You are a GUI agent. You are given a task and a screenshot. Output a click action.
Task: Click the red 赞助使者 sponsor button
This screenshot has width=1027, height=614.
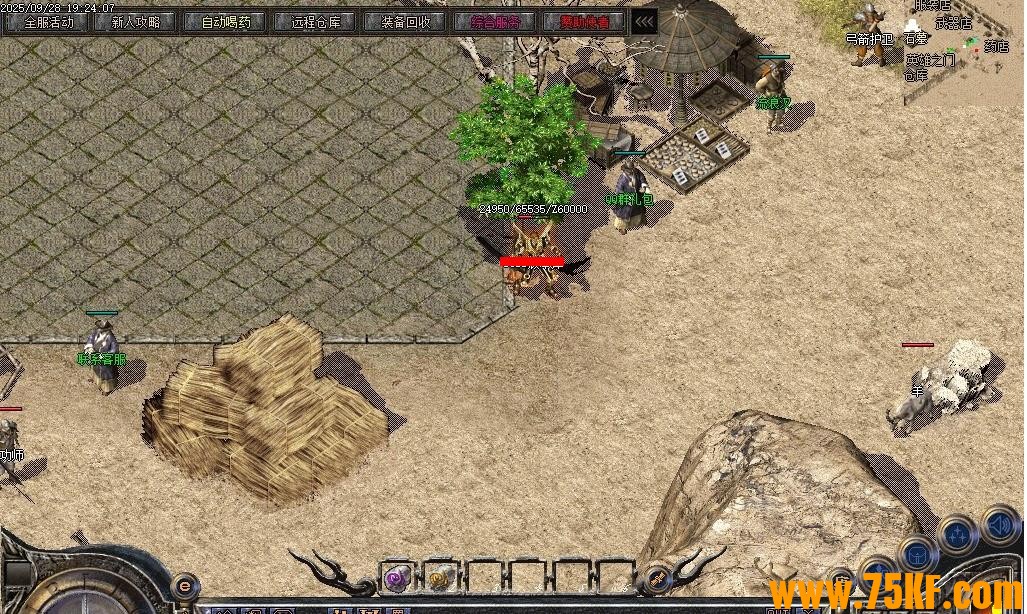(x=586, y=22)
